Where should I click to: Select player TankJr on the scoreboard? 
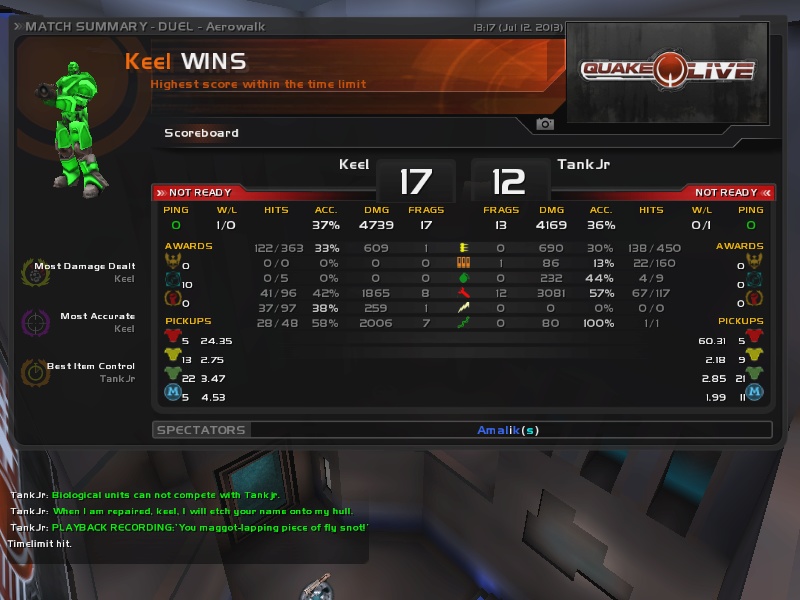pyautogui.click(x=583, y=165)
